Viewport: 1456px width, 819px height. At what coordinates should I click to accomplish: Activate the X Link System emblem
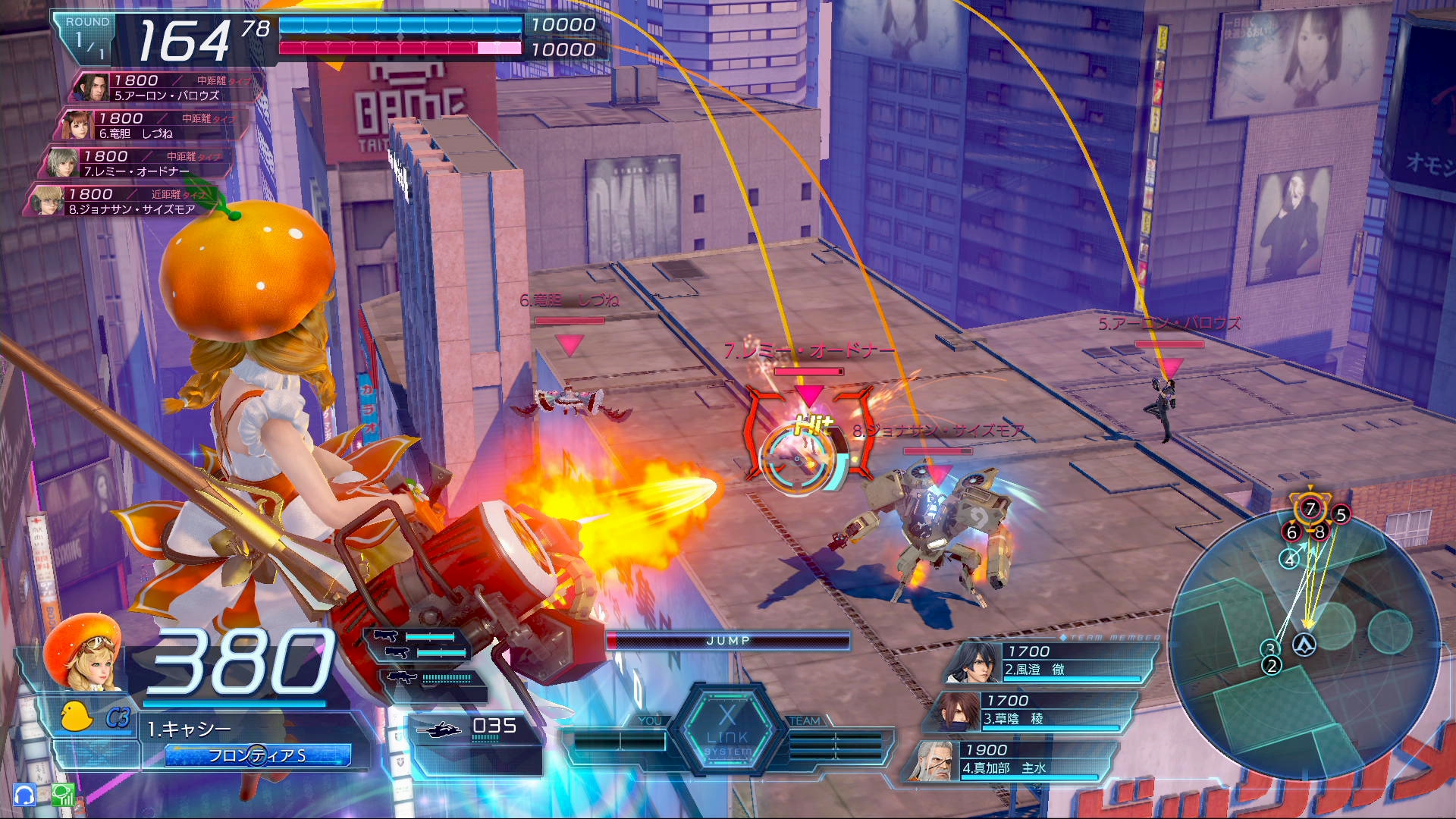click(x=727, y=730)
